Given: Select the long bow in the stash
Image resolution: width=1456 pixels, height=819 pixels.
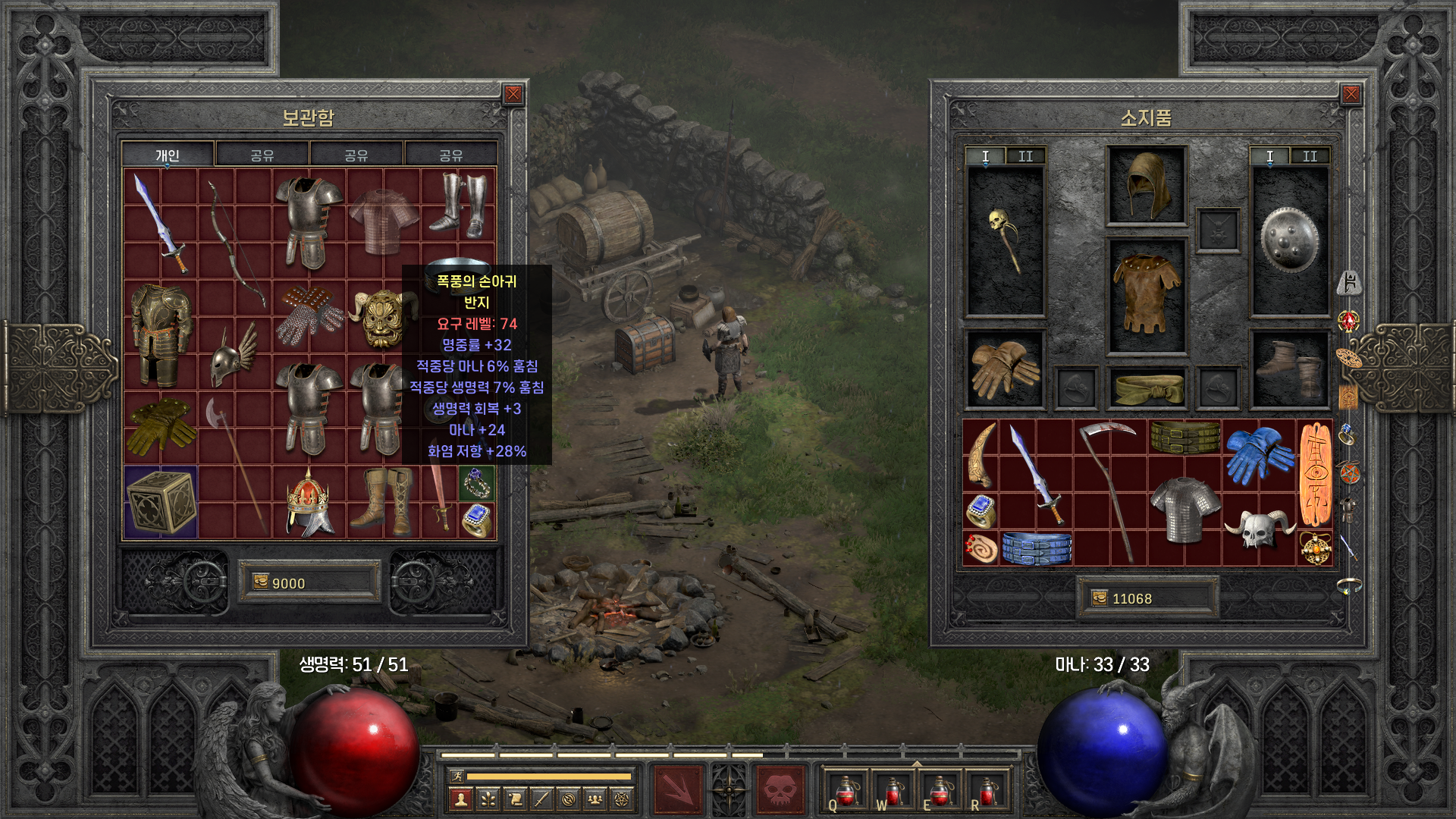Looking at the screenshot, I should tap(235, 243).
